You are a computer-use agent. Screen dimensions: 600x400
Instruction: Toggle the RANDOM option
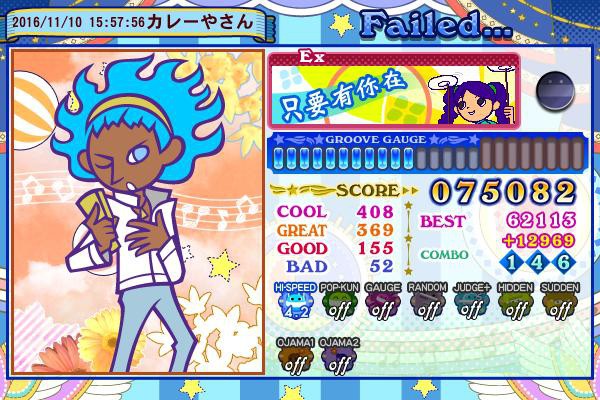pos(428,304)
